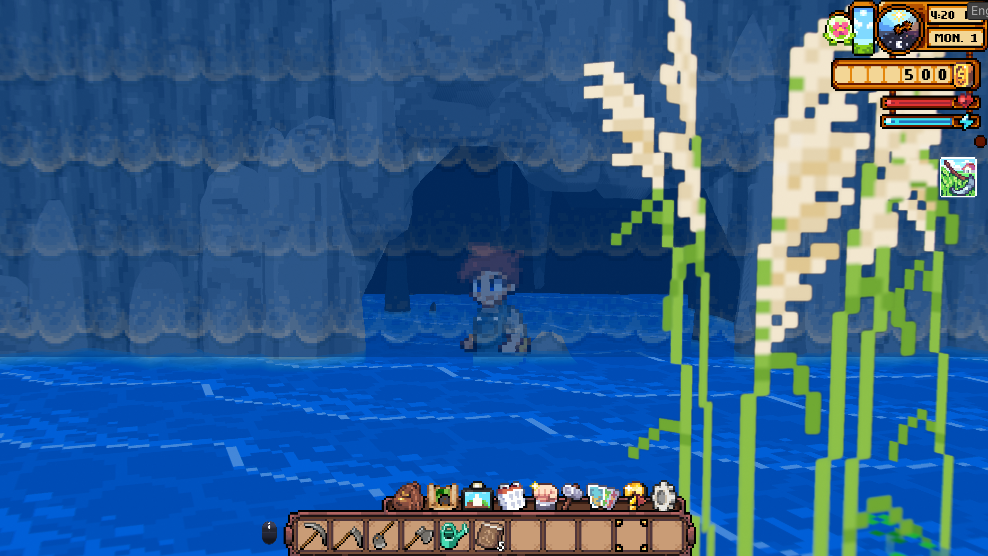Screen dimensions: 988x556
Task: Open the red-and-white gift box menu
Action: [x=510, y=496]
